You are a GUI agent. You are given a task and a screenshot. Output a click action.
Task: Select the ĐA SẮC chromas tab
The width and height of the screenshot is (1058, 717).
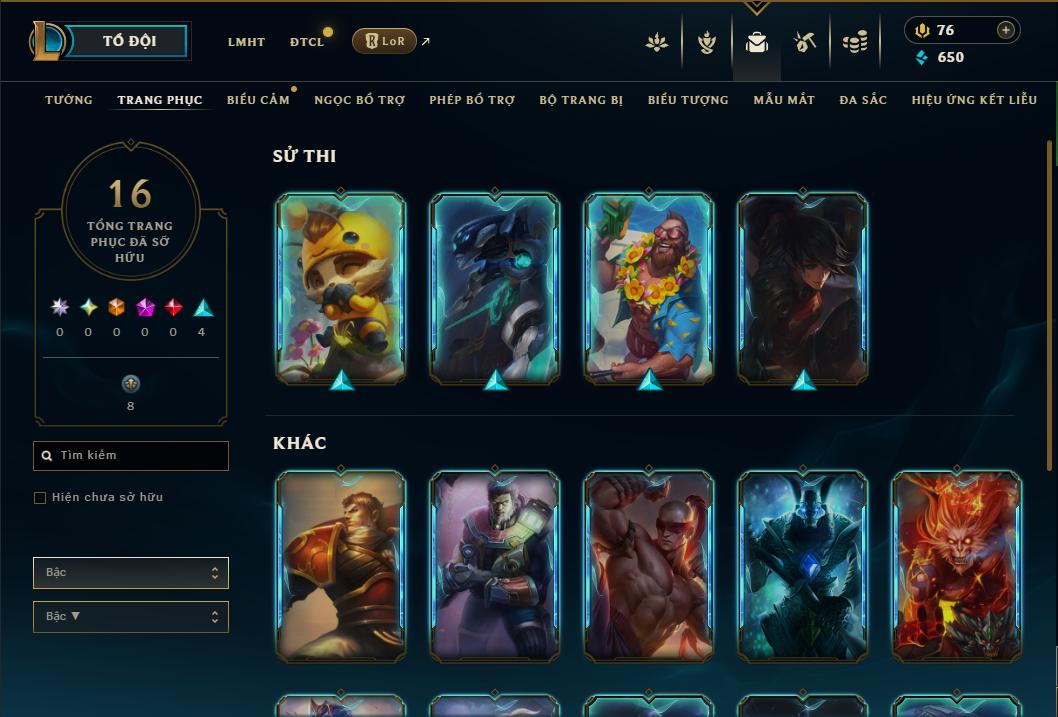(863, 100)
